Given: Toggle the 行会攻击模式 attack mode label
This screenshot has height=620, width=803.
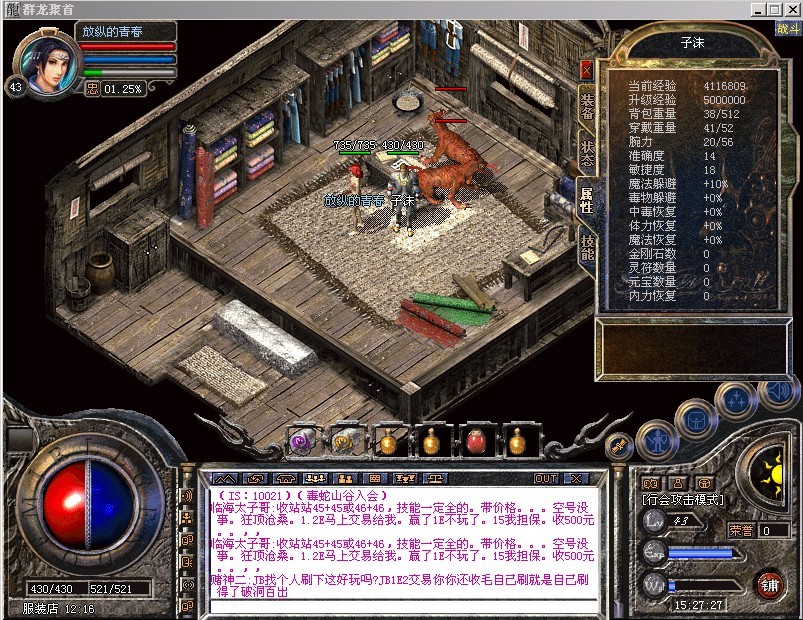Looking at the screenshot, I should (x=683, y=500).
